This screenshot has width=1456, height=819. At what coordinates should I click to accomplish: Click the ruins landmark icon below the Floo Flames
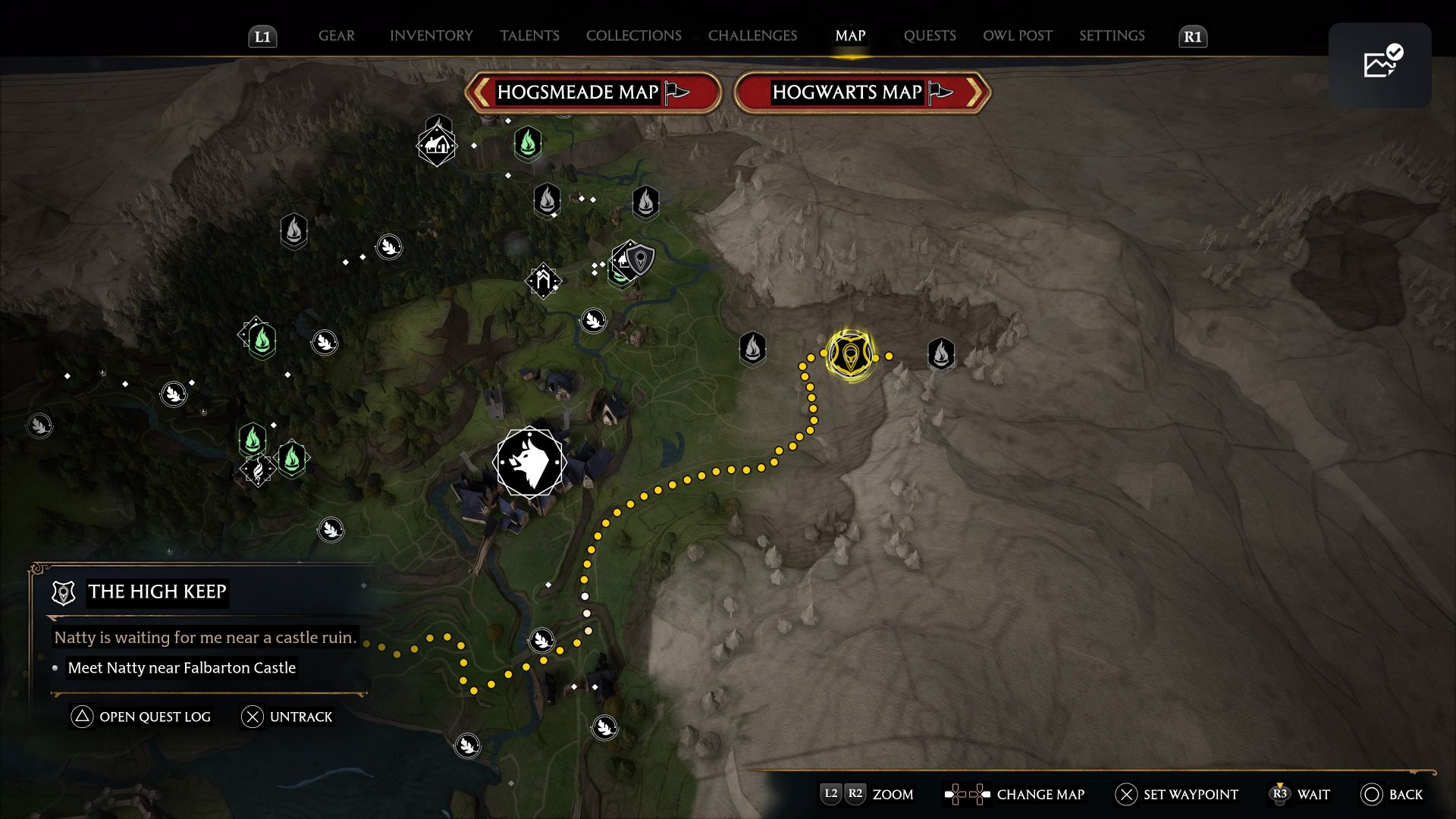544,280
